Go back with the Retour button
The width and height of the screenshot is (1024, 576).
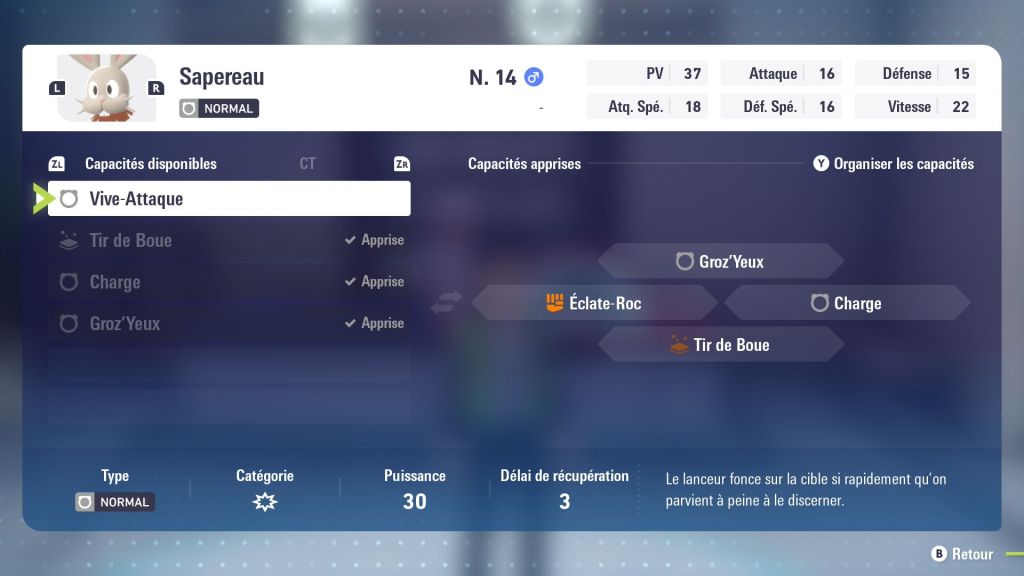tap(962, 554)
